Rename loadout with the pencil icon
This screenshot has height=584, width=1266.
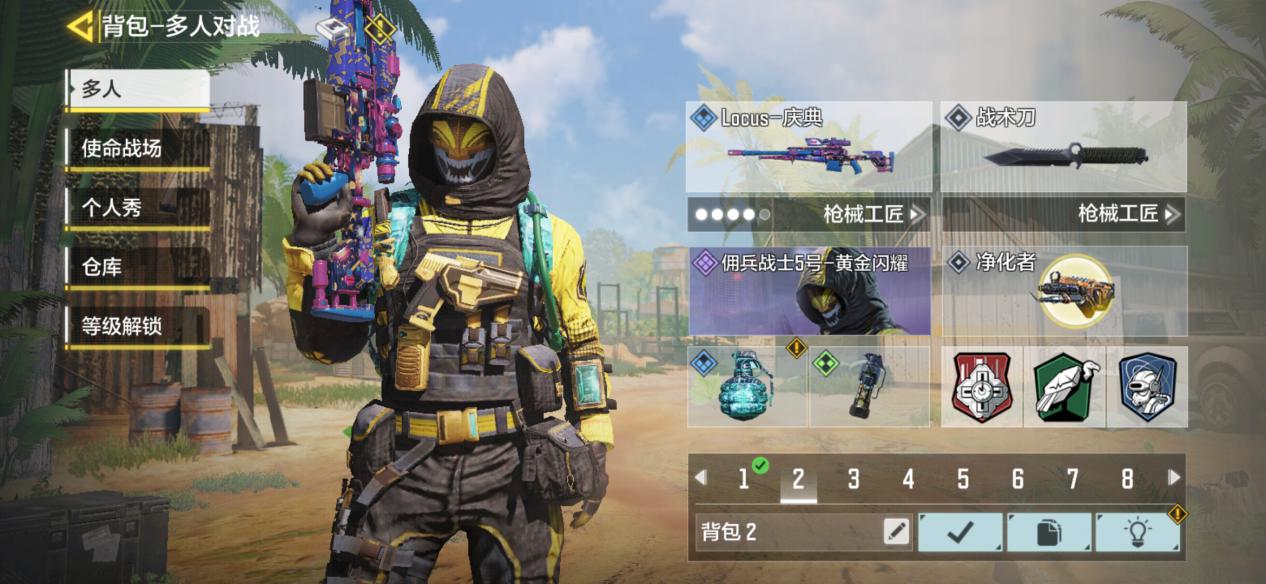(x=896, y=532)
